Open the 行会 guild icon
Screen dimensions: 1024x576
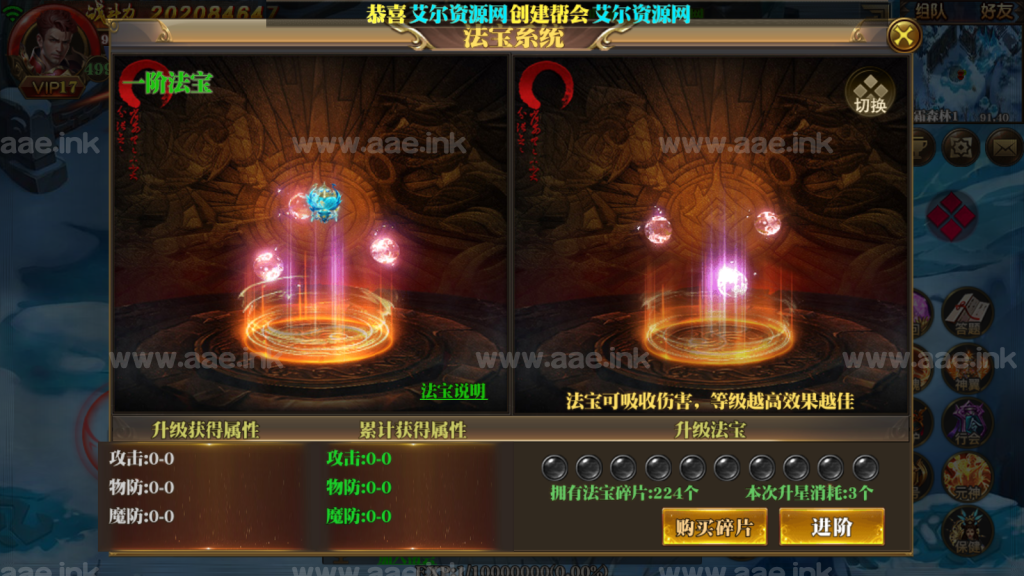pos(966,422)
